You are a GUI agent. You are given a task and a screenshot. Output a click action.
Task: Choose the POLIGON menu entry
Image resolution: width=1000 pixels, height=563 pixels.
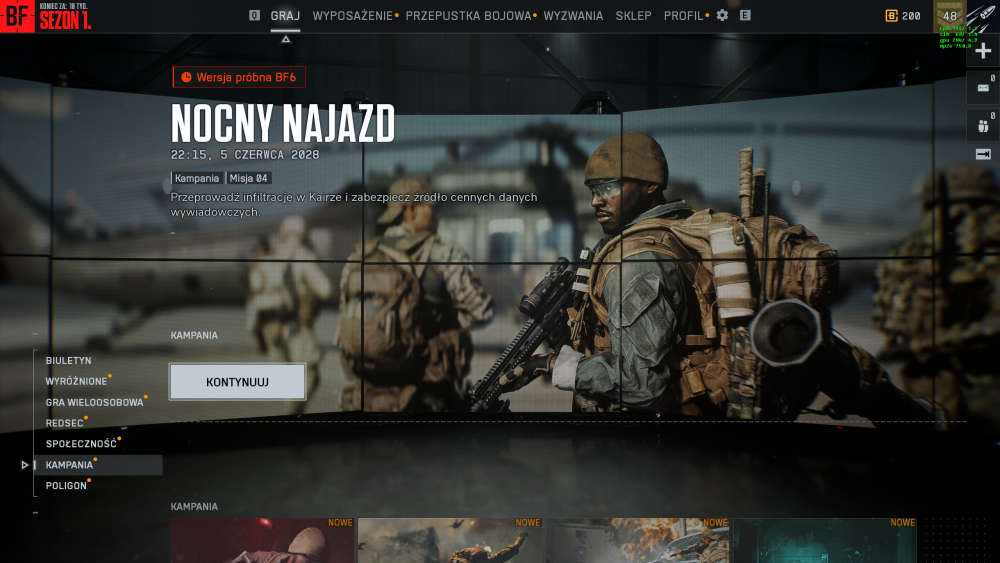click(66, 486)
